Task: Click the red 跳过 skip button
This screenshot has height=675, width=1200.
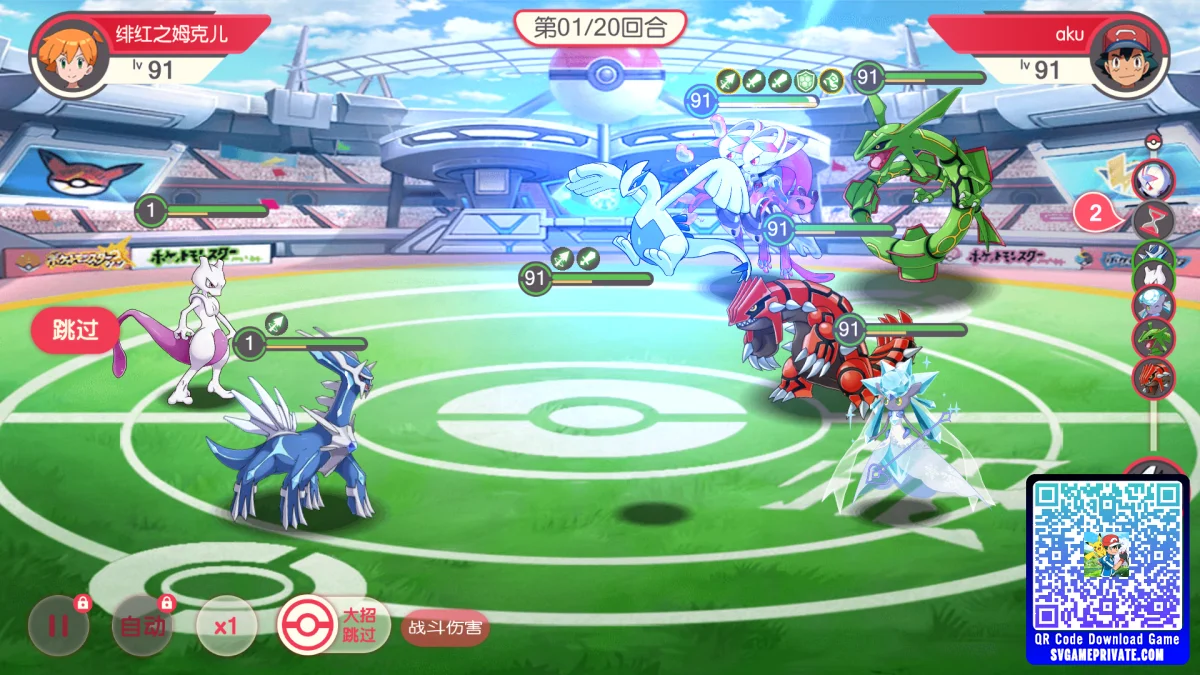Action: tap(75, 331)
